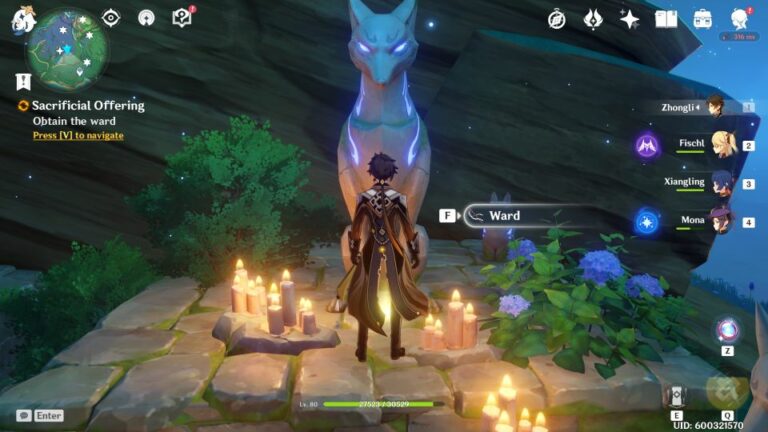Viewport: 768px width, 432px height.
Task: Use the glowing orb gadget
Action: 727,330
